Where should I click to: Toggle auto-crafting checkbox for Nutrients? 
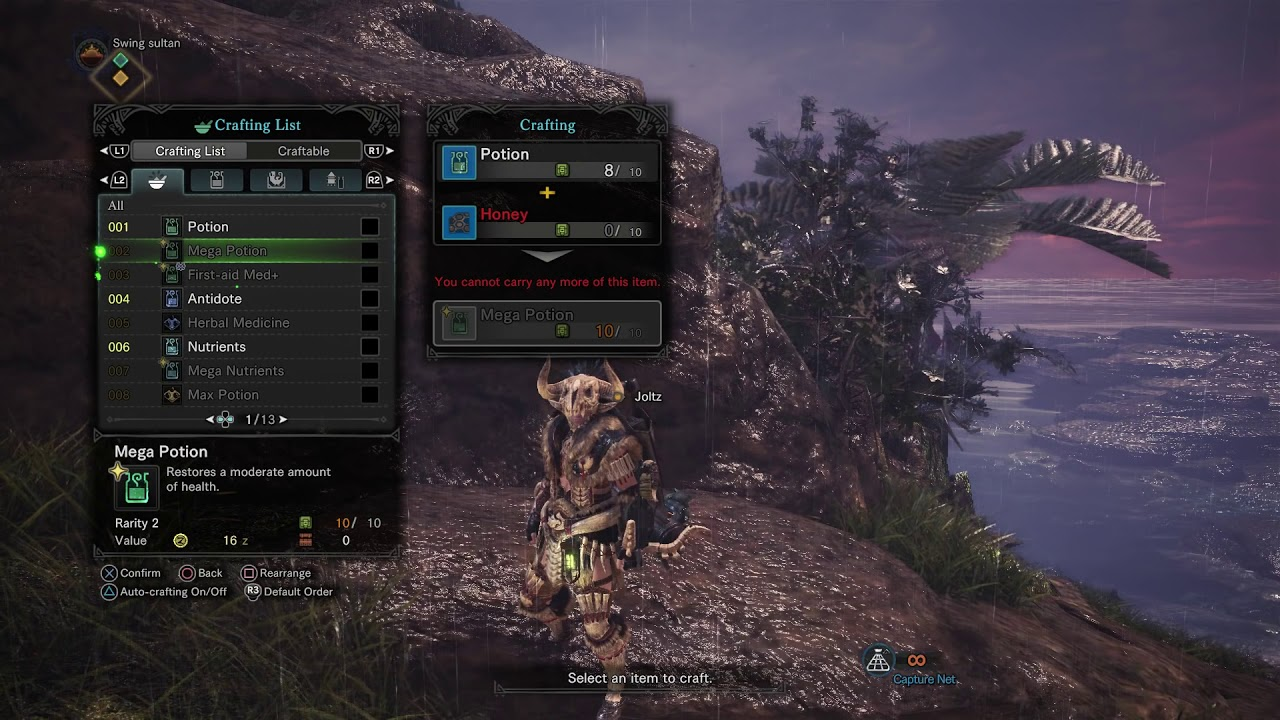[369, 347]
